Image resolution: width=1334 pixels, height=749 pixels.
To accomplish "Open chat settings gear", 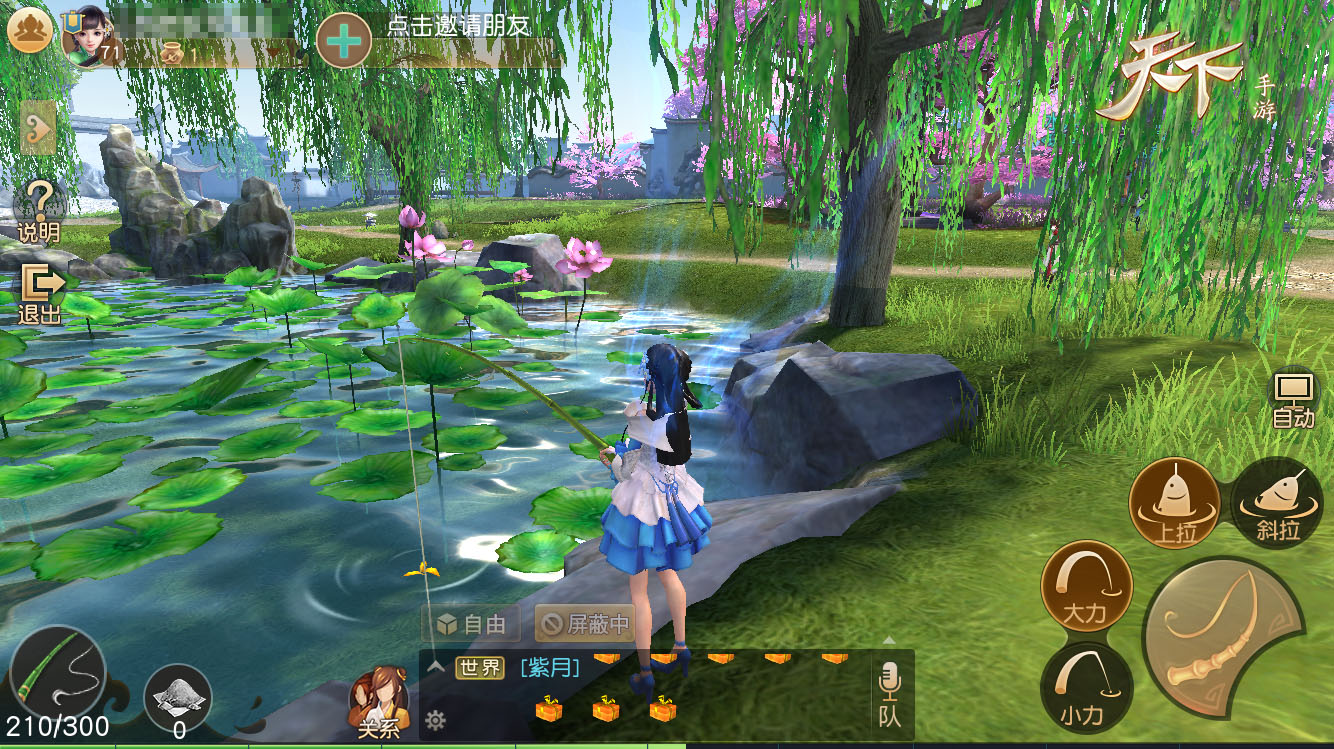I will point(435,719).
